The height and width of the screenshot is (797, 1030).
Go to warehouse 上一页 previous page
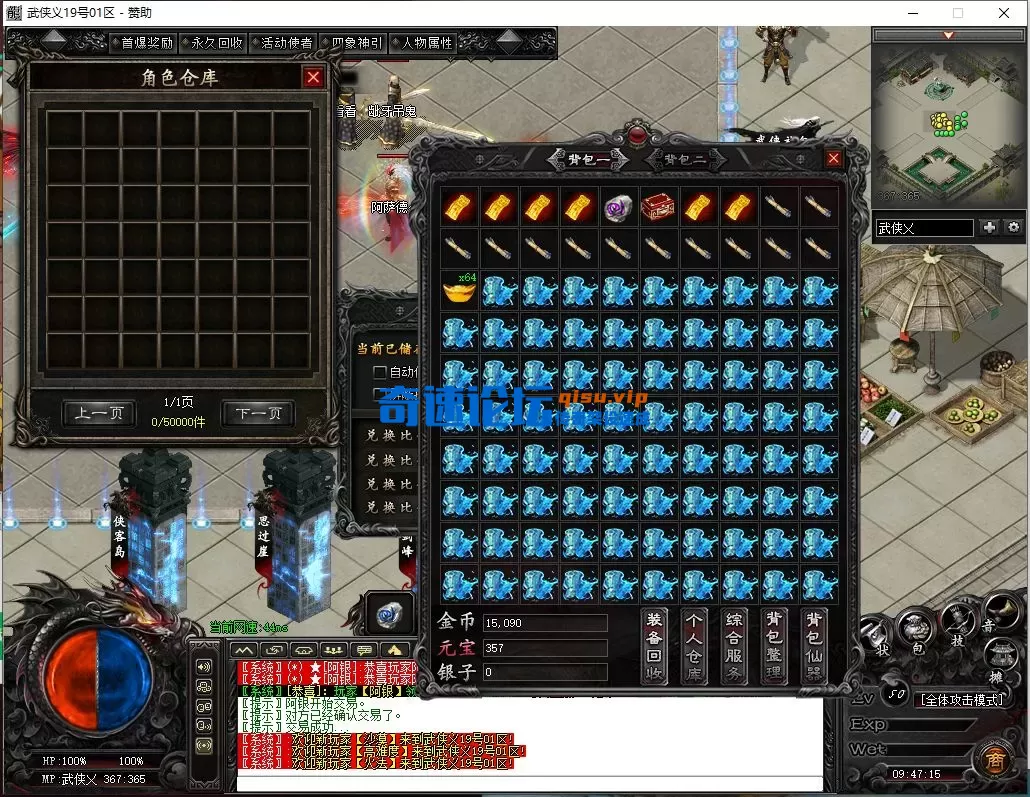98,413
